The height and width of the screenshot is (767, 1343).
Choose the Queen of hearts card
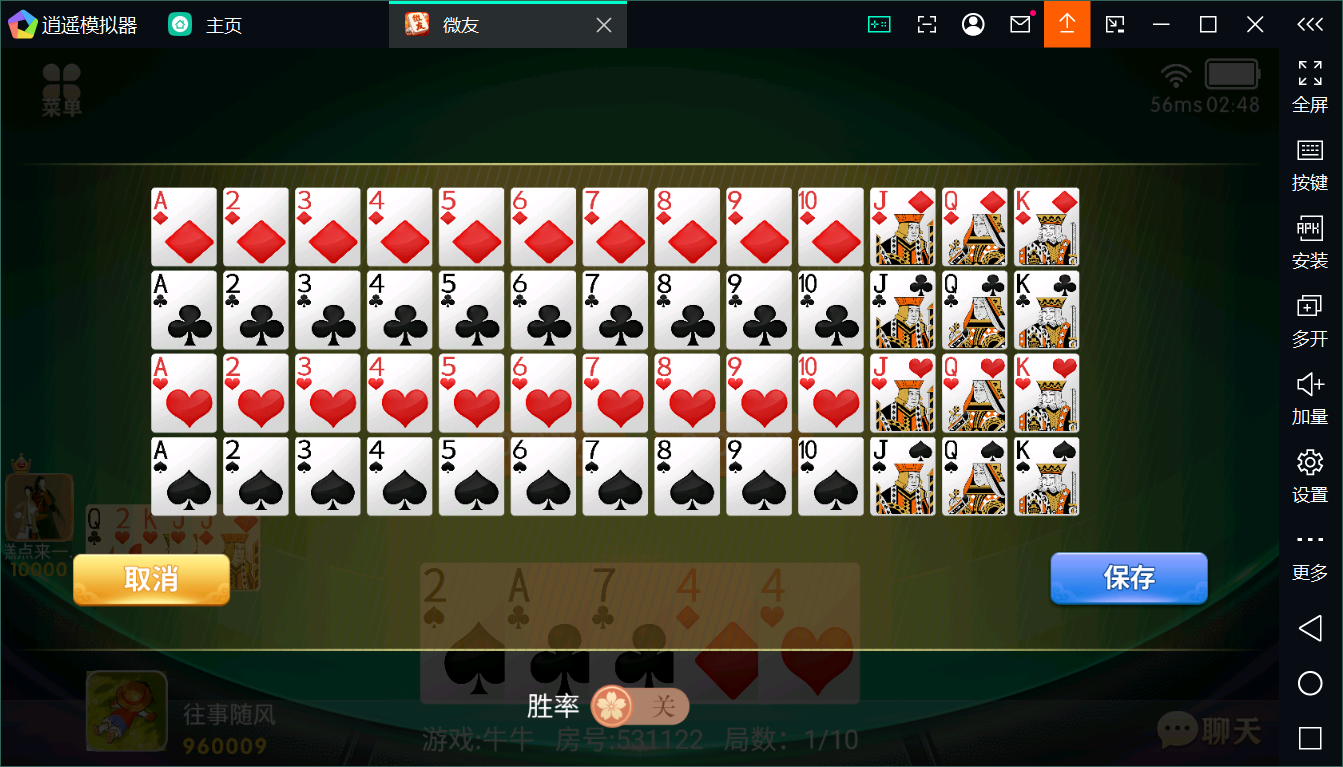pos(975,393)
